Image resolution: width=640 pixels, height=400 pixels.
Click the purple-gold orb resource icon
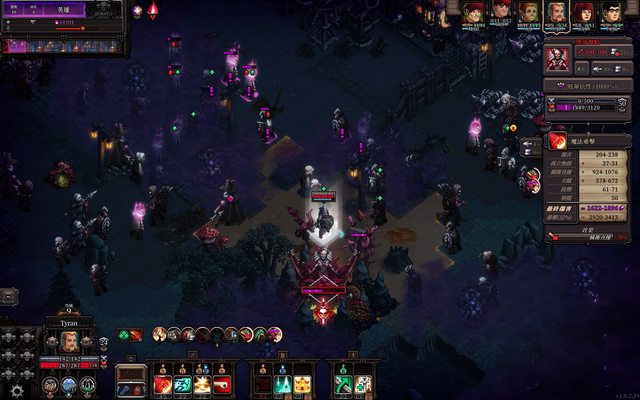(137, 11)
